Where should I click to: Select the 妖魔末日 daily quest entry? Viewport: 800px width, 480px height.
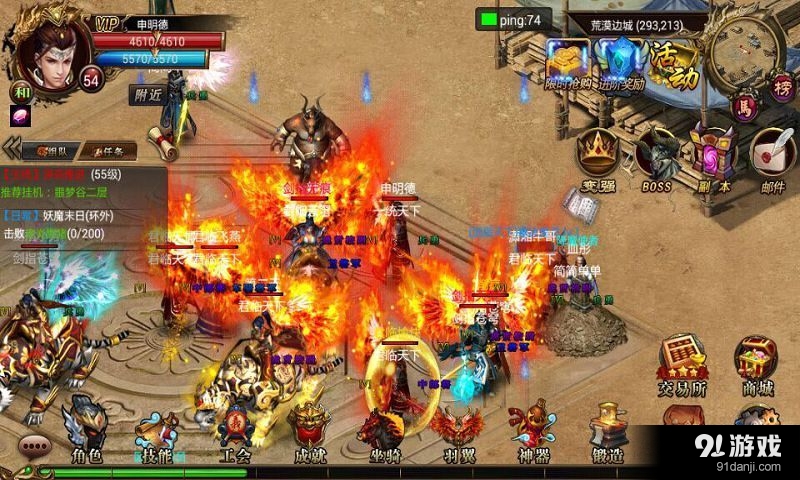click(60, 215)
